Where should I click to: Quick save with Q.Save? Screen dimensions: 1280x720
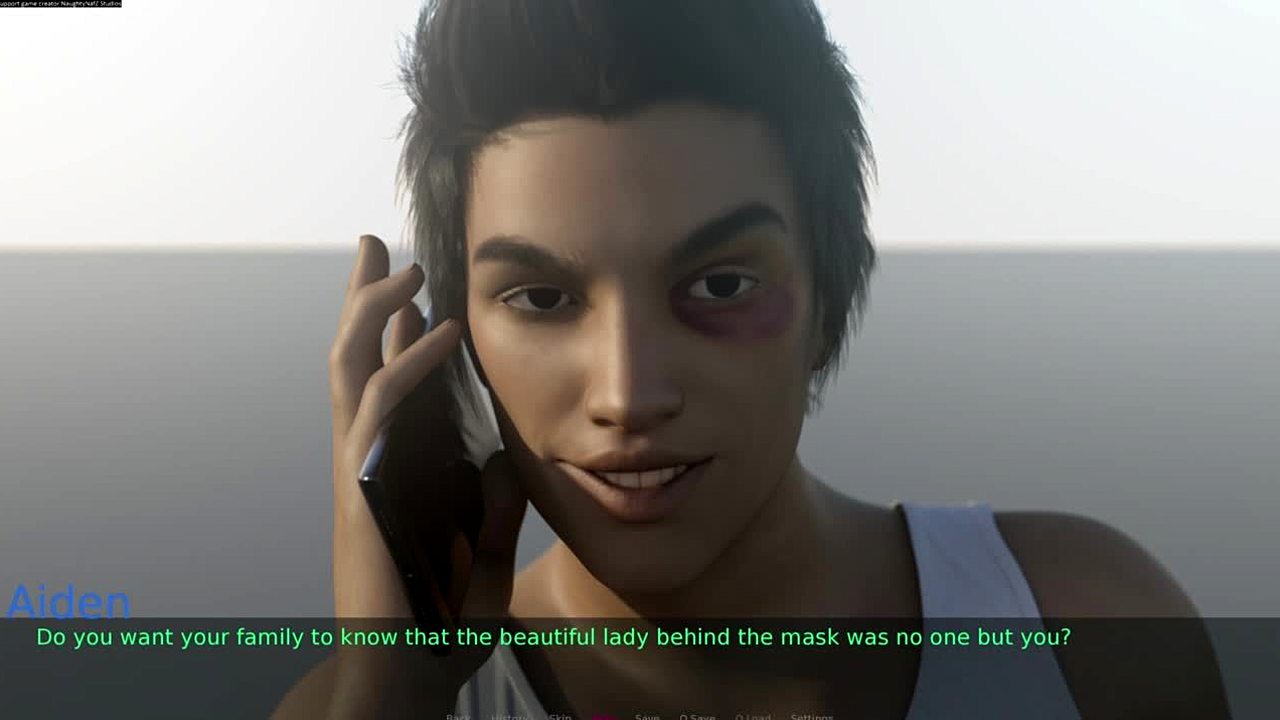click(x=697, y=716)
